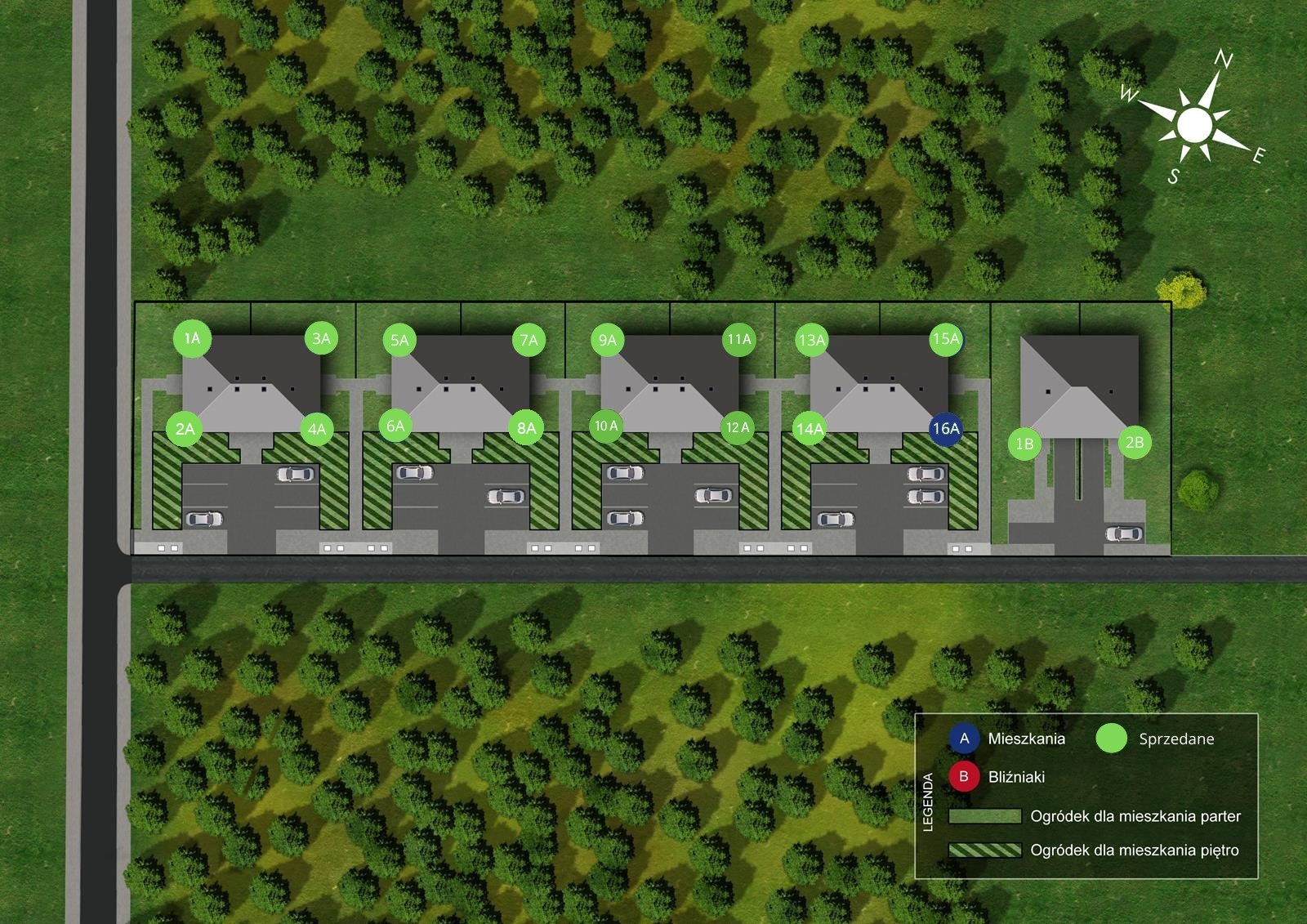Open apartment 5A details

(399, 340)
